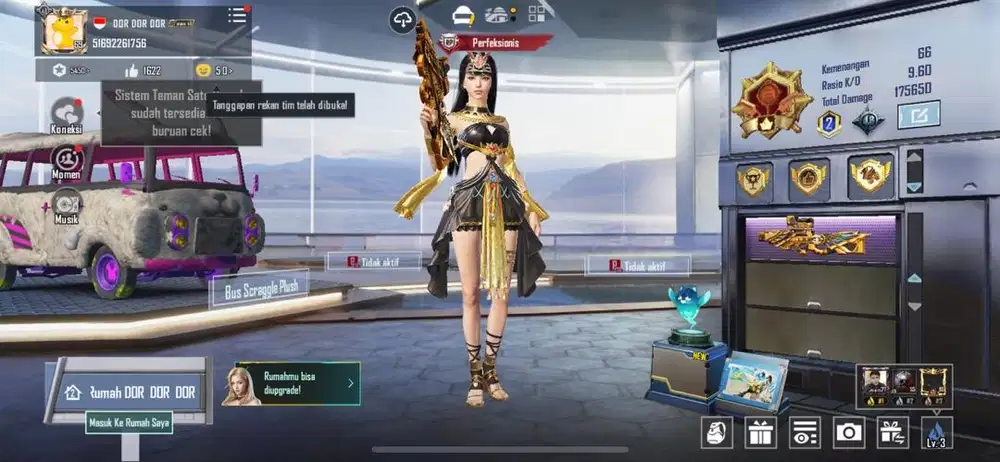Tap the thumbs-up likes counter
Screen dimensions: 1000x462
coord(141,70)
